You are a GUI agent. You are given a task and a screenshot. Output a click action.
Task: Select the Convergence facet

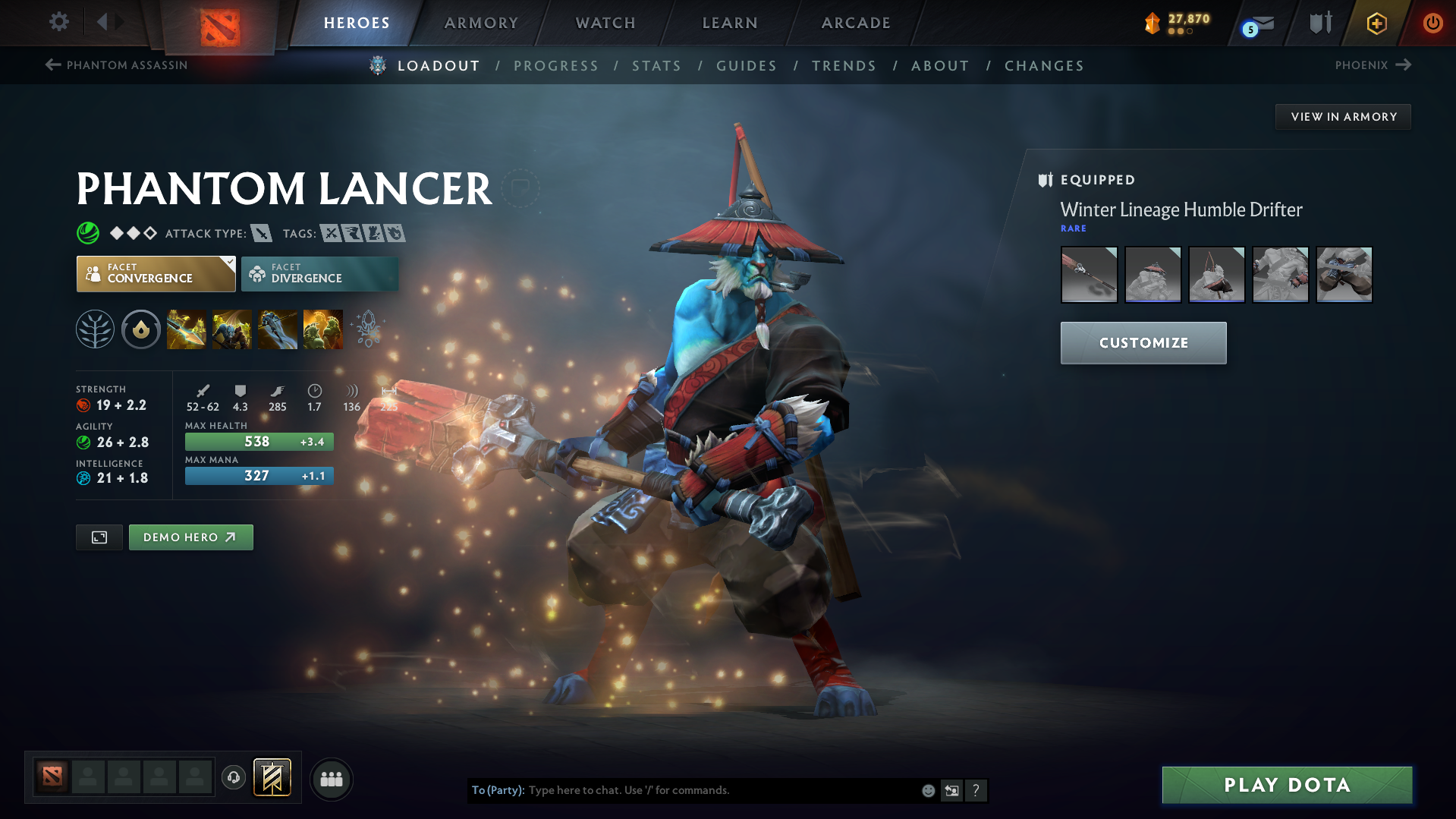pyautogui.click(x=156, y=273)
